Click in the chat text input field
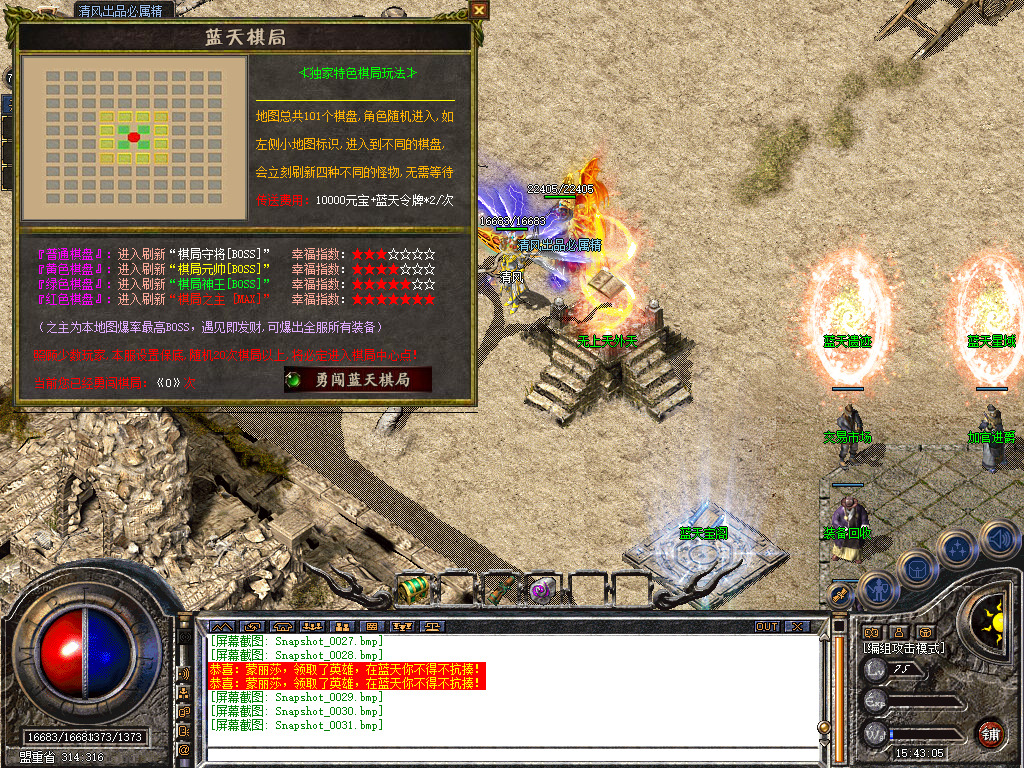Image resolution: width=1024 pixels, height=768 pixels. [x=515, y=753]
